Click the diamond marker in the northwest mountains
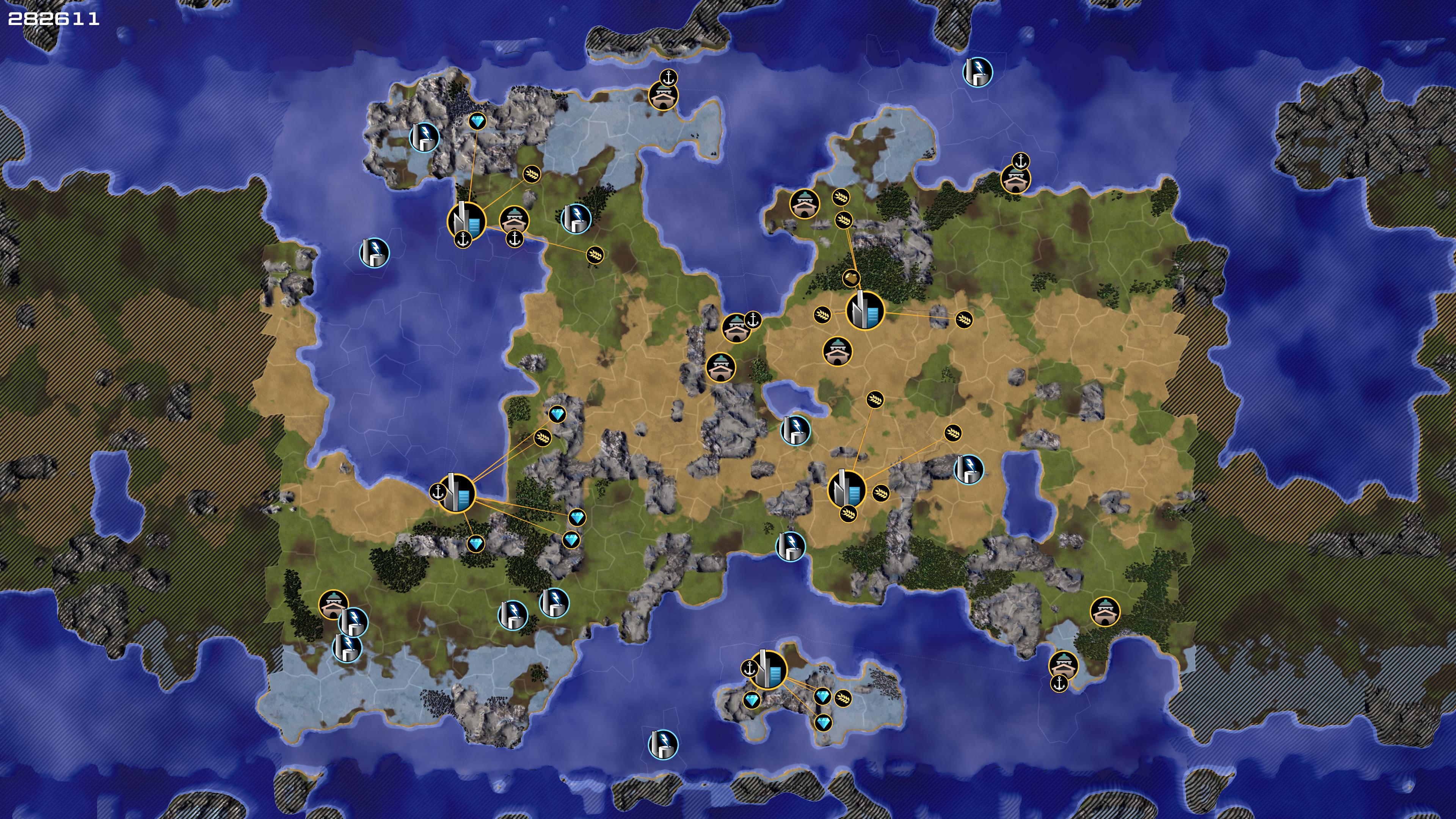 (478, 121)
